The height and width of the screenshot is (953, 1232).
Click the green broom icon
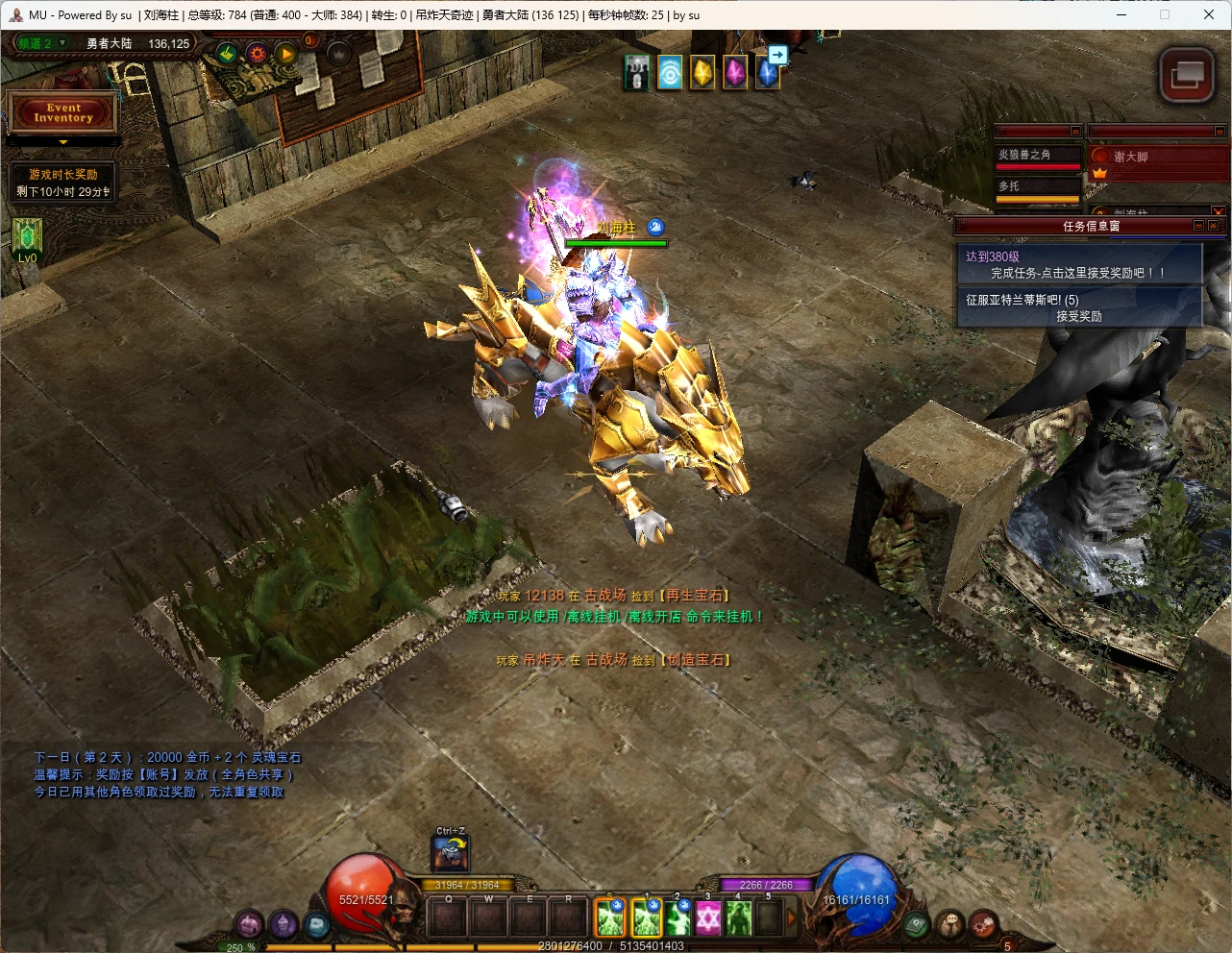pos(227,54)
